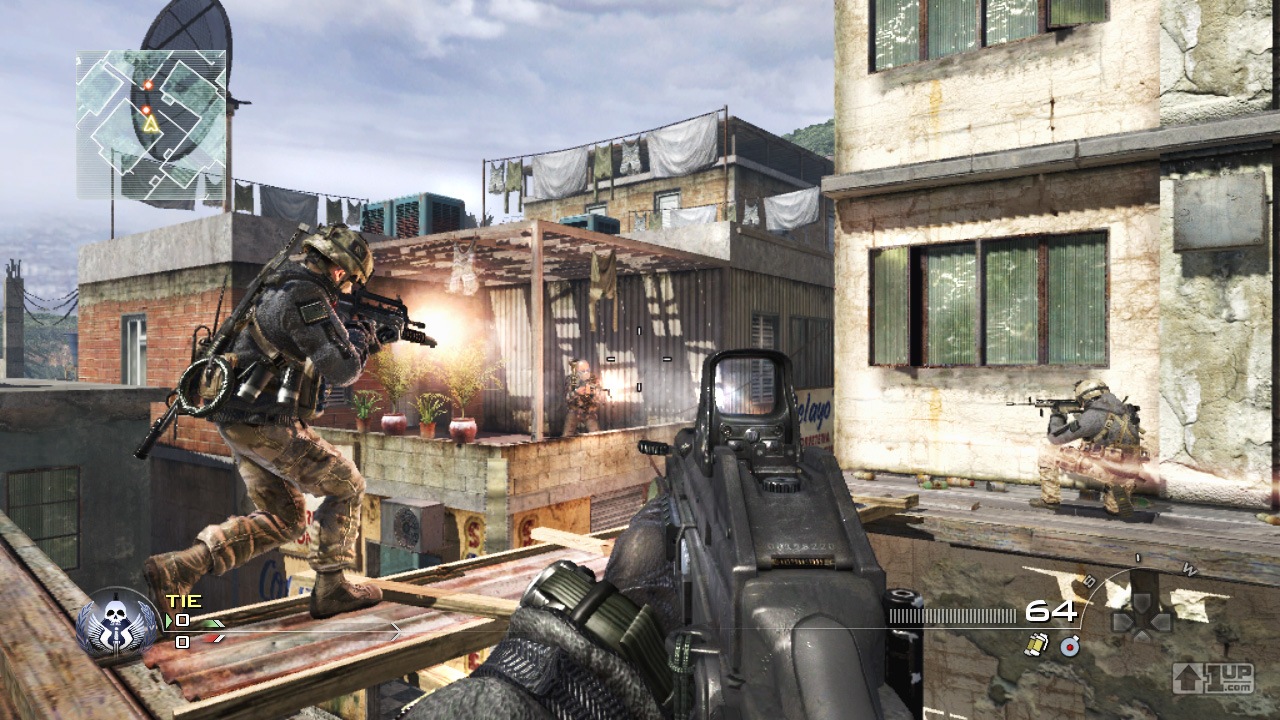Select the yellow flashbang grenade icon
The width and height of the screenshot is (1280, 720).
[1036, 646]
